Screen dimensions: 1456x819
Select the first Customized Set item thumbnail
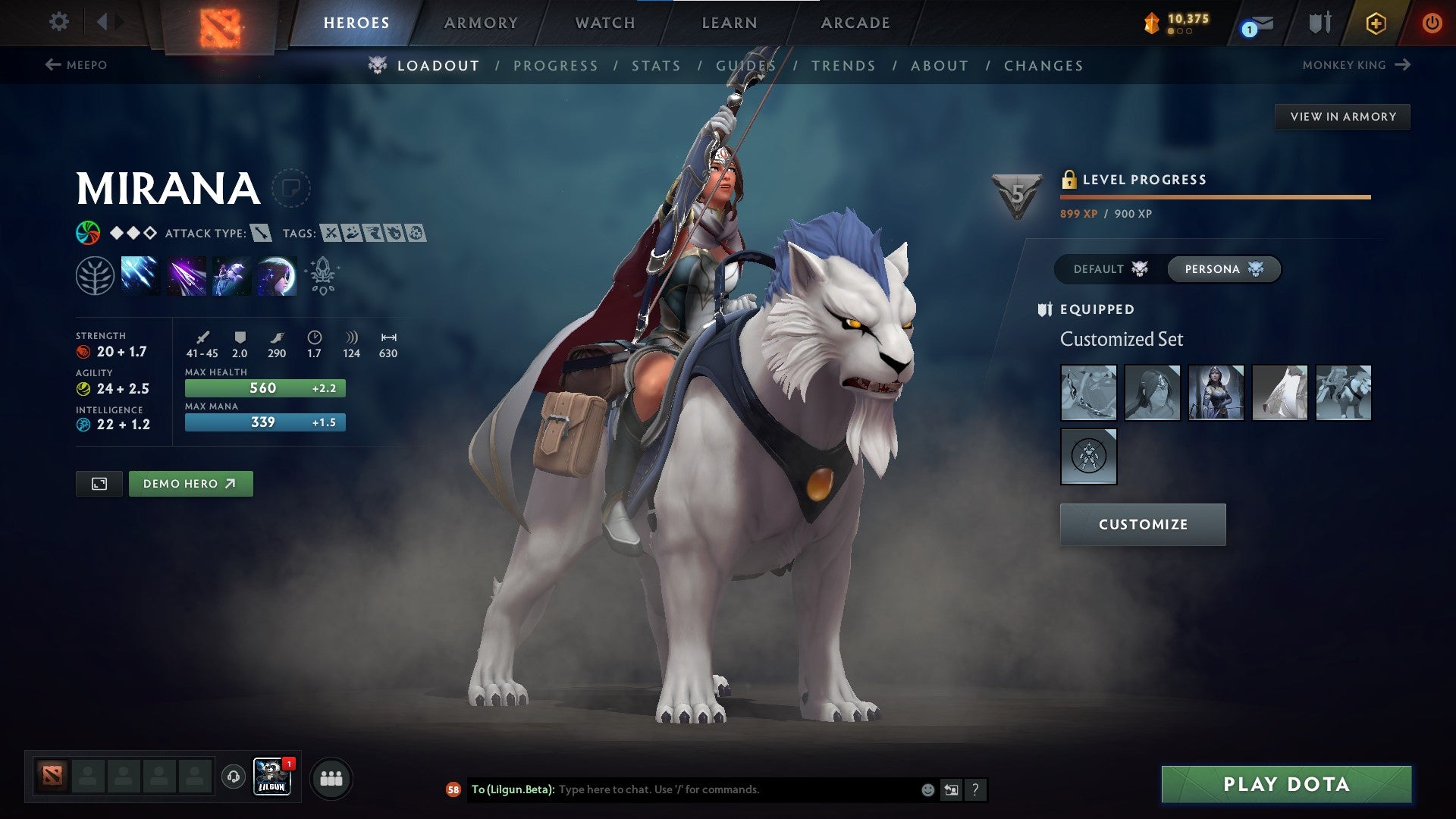[1088, 392]
